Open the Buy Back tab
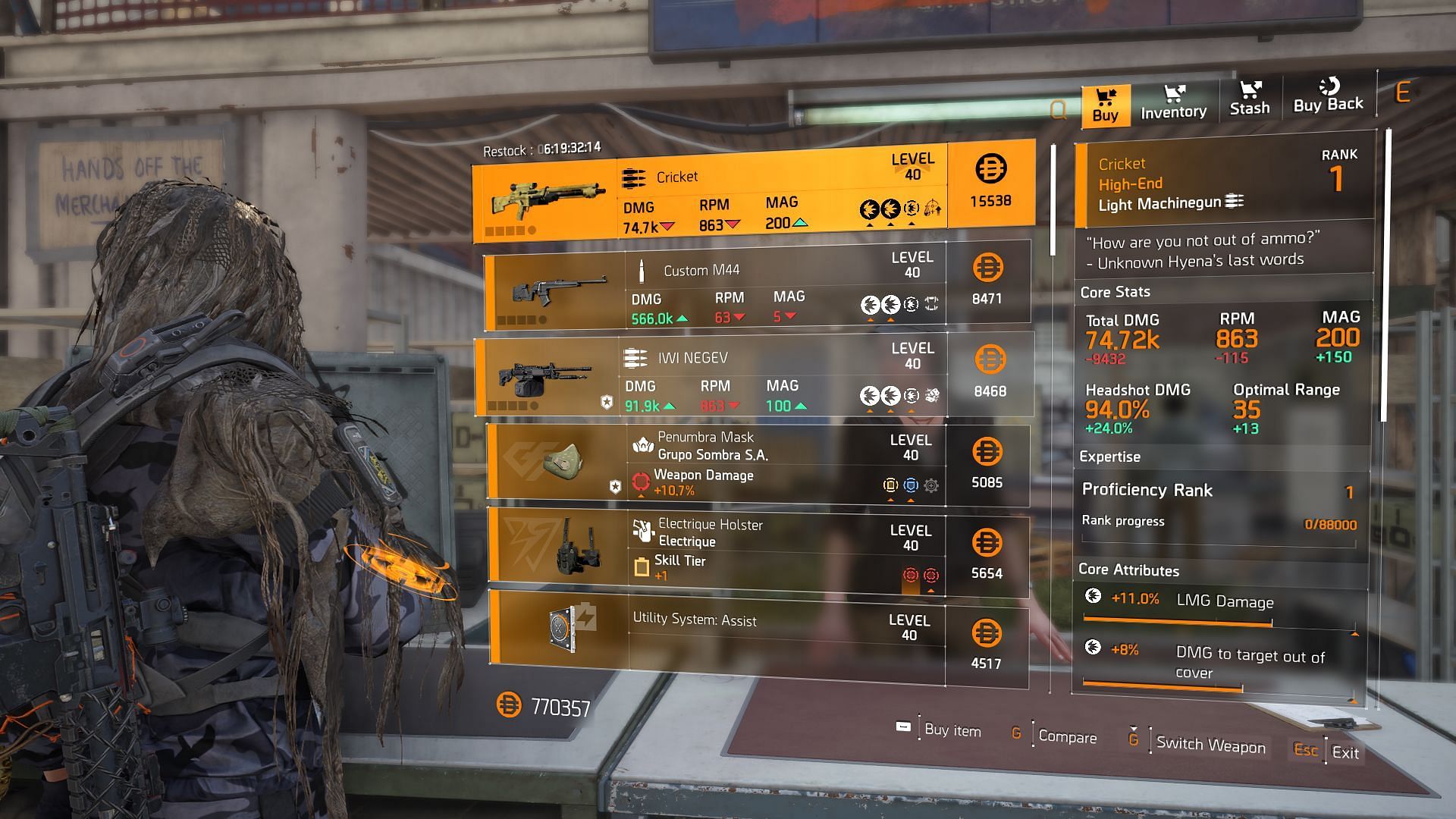 point(1328,98)
